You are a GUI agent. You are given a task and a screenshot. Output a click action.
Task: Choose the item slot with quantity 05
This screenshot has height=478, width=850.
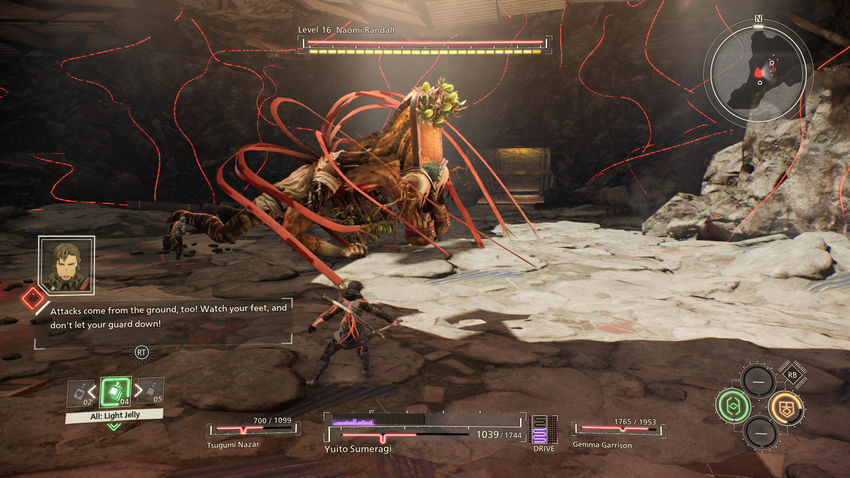pyautogui.click(x=152, y=391)
